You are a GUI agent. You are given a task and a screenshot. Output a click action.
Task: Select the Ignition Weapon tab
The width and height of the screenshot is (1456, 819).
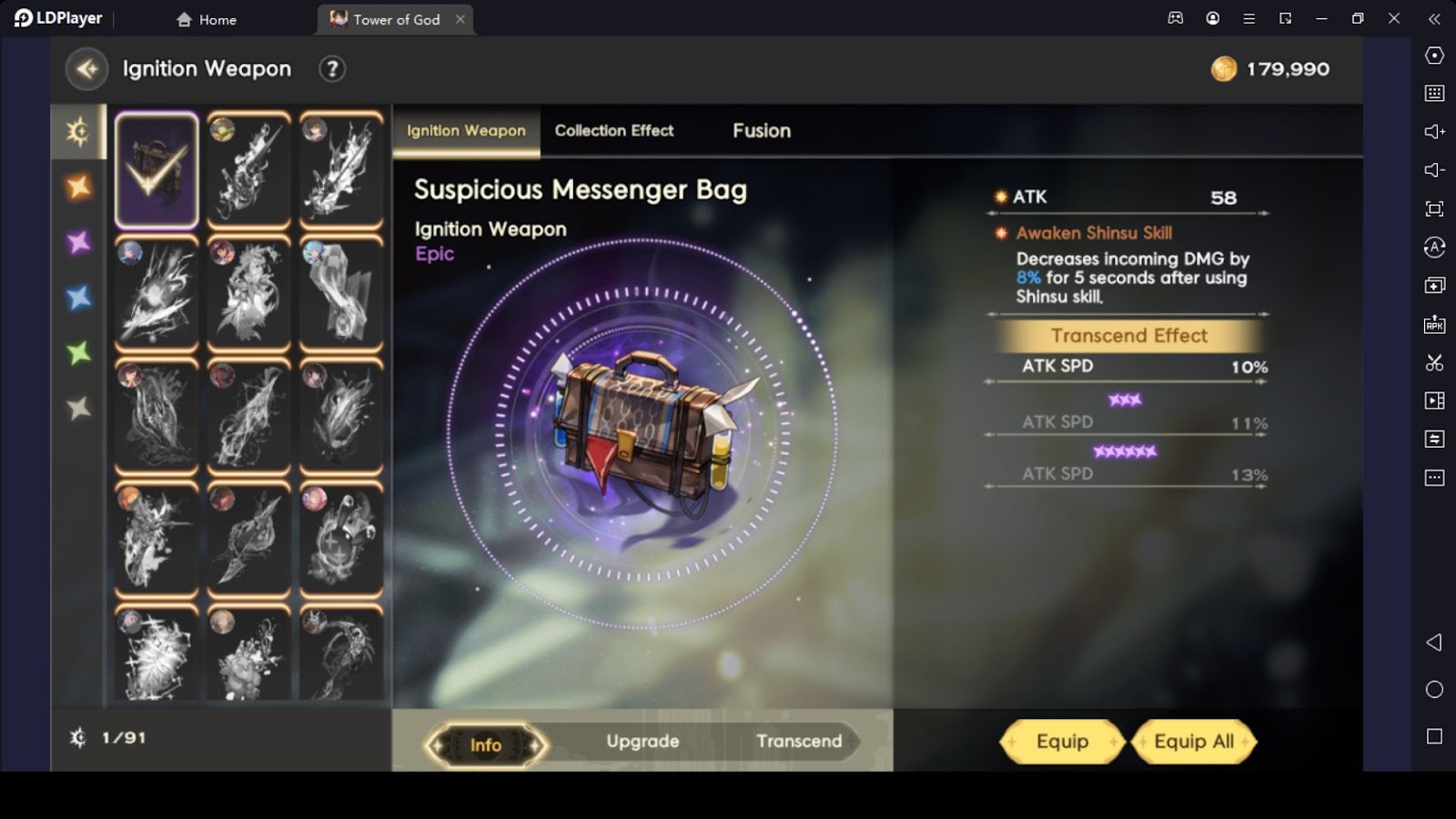tap(466, 131)
